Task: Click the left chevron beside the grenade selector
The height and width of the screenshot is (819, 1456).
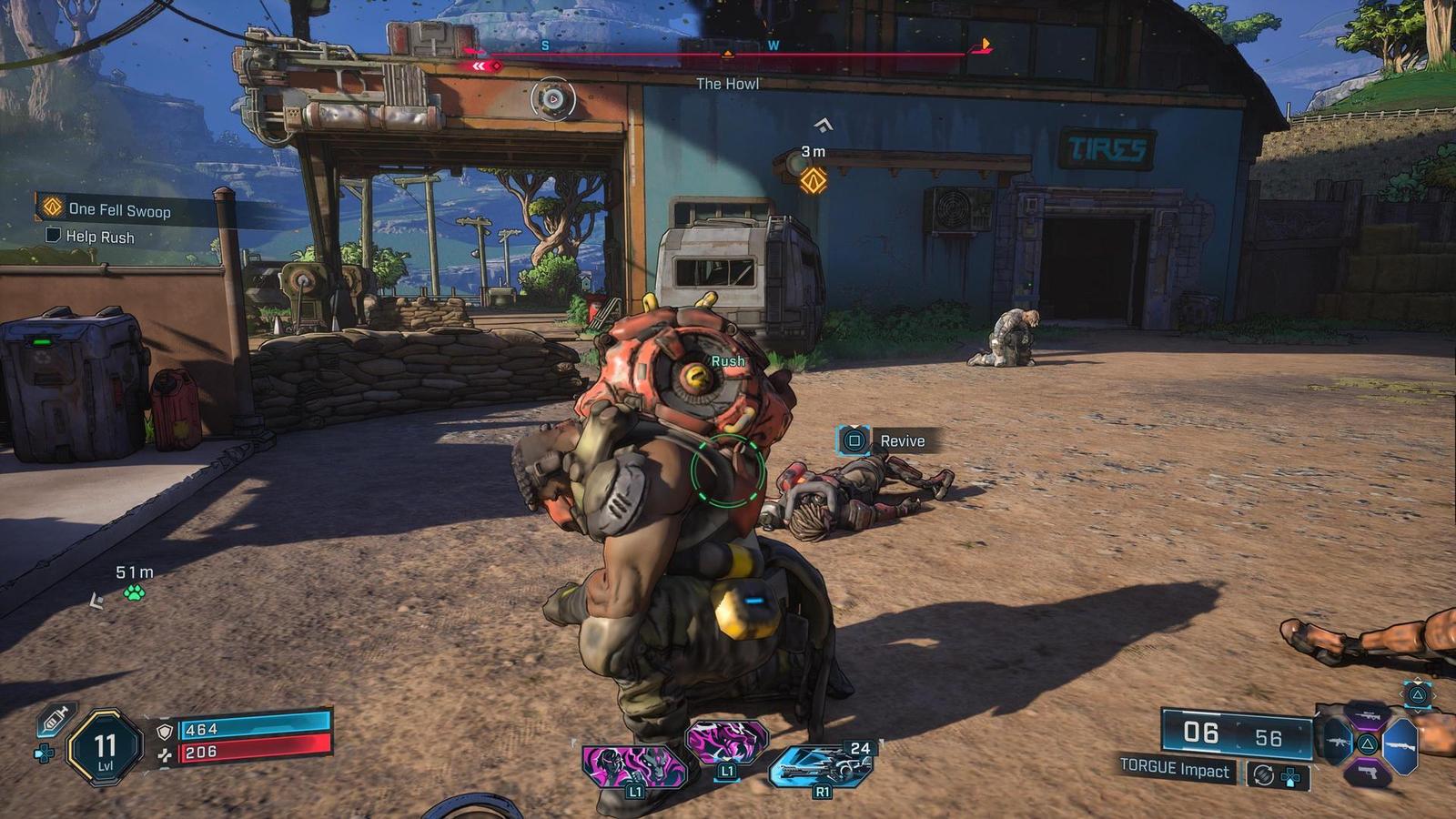Action: (1401, 694)
